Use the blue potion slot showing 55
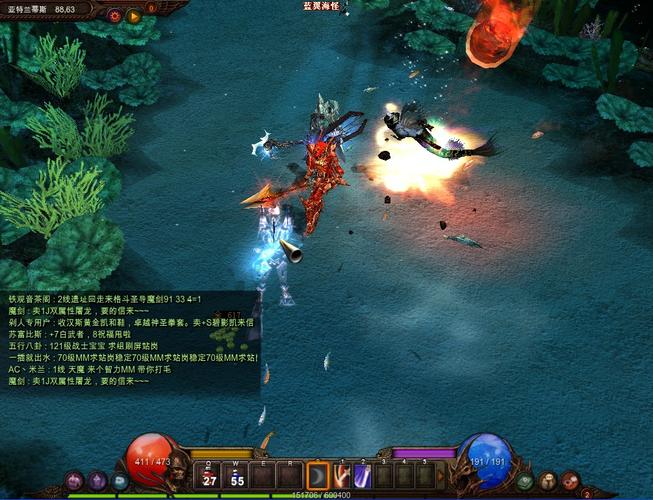Image resolution: width=653 pixels, height=500 pixels. coord(238,475)
